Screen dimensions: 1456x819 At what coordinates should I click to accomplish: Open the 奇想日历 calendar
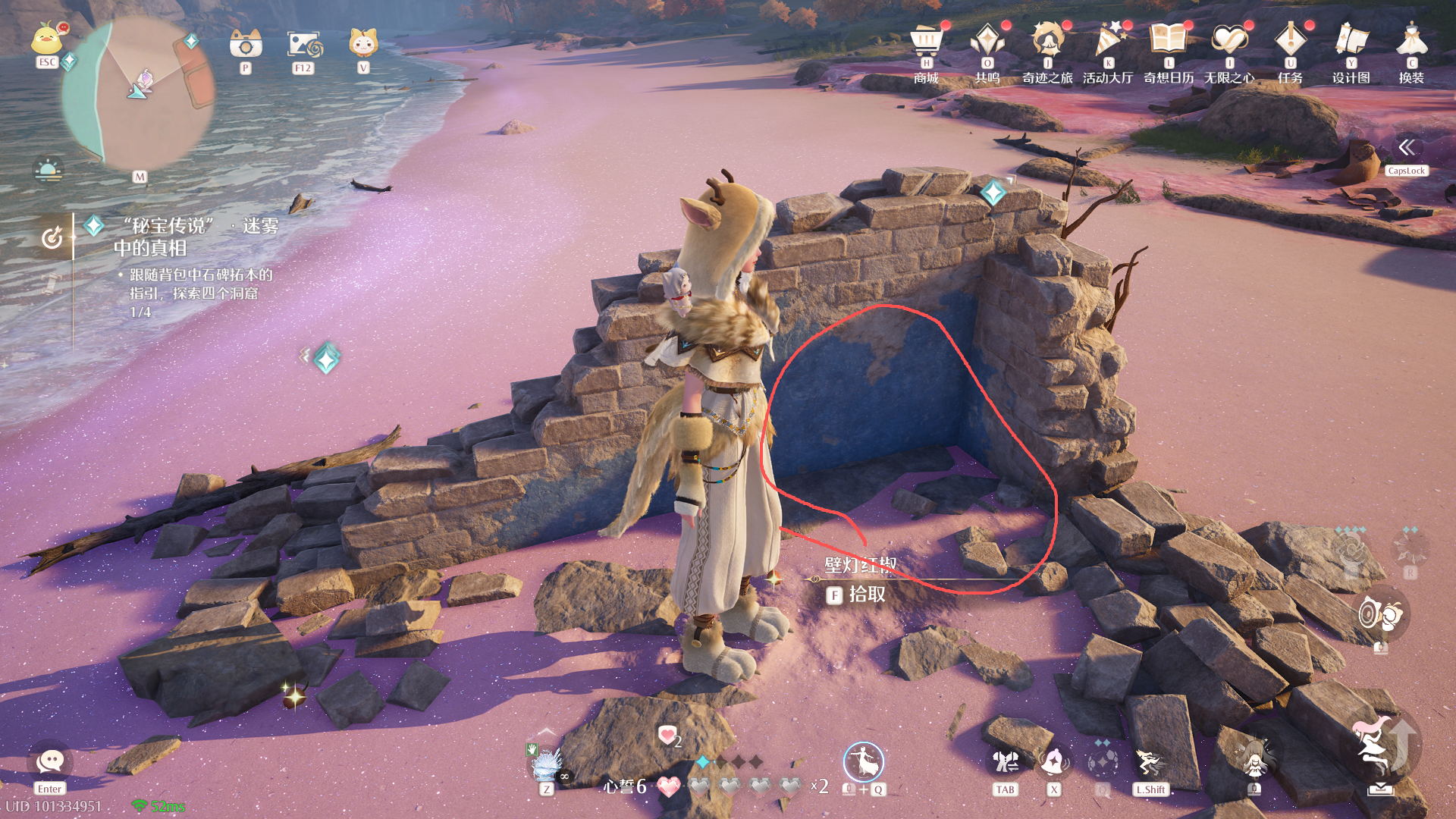[x=1169, y=42]
